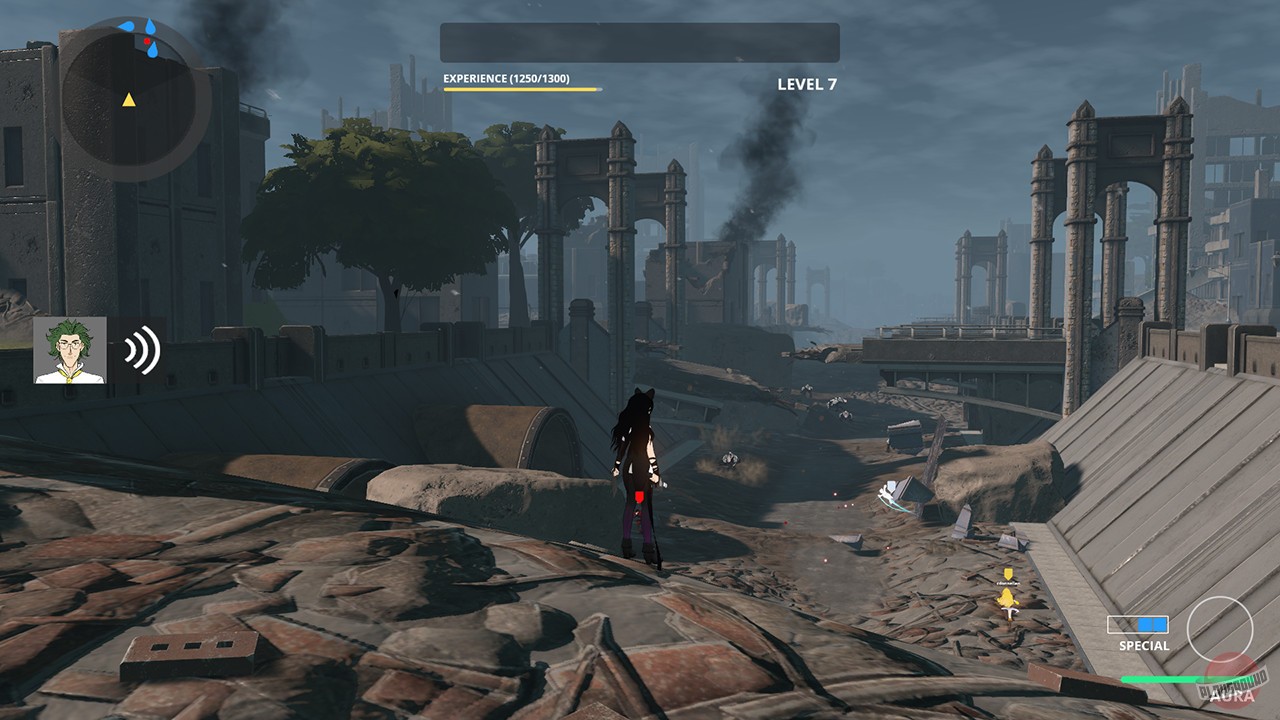Click the glowing golden pickup item

point(1007,598)
